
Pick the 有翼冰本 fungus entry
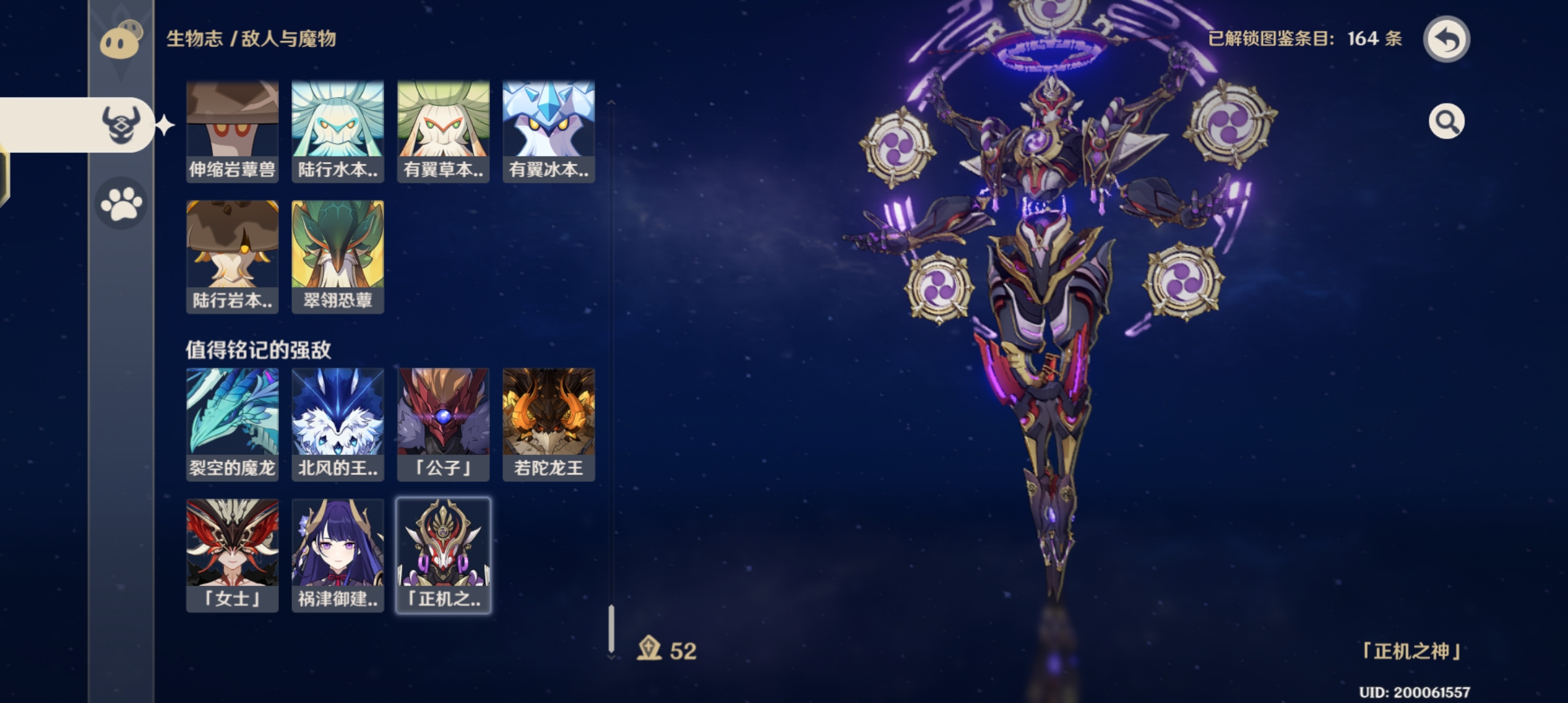point(549,131)
